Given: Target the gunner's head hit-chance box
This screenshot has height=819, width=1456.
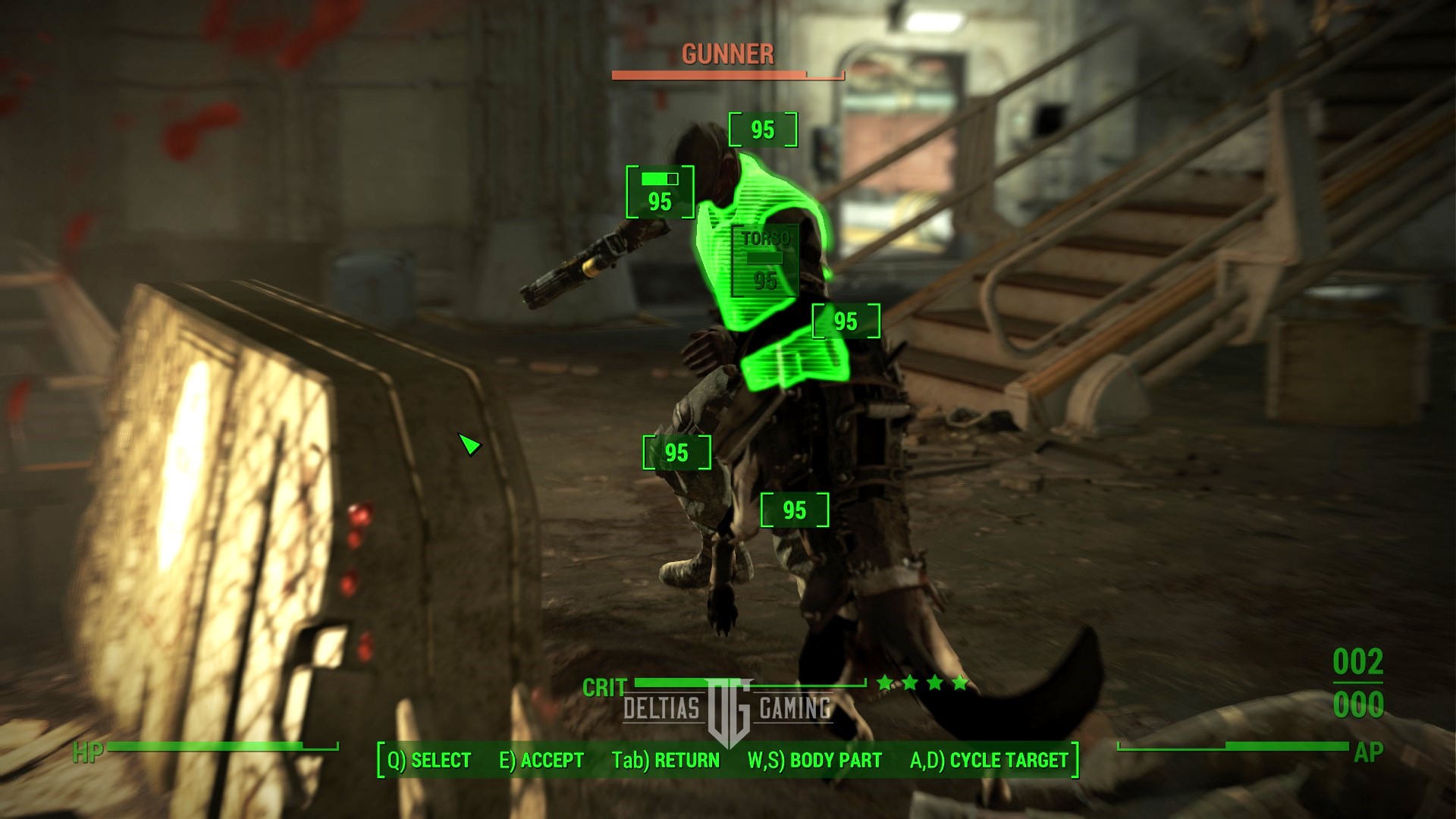Looking at the screenshot, I should (763, 130).
